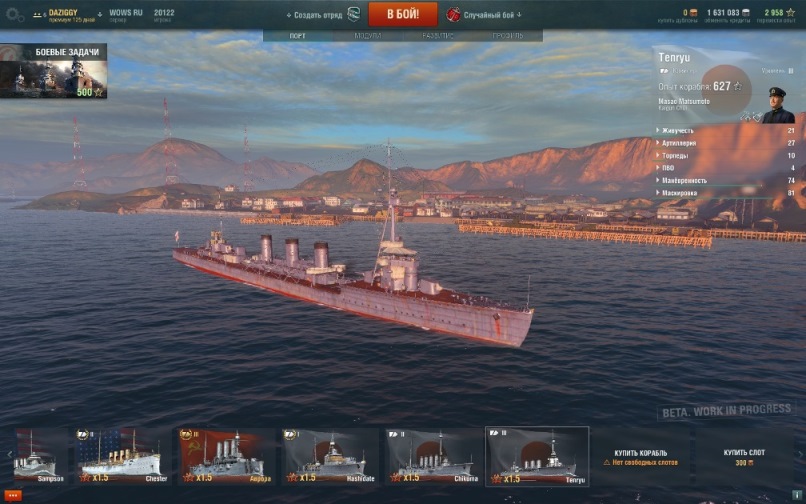Click the Купить корабль button
The width and height of the screenshot is (806, 504).
pos(639,457)
